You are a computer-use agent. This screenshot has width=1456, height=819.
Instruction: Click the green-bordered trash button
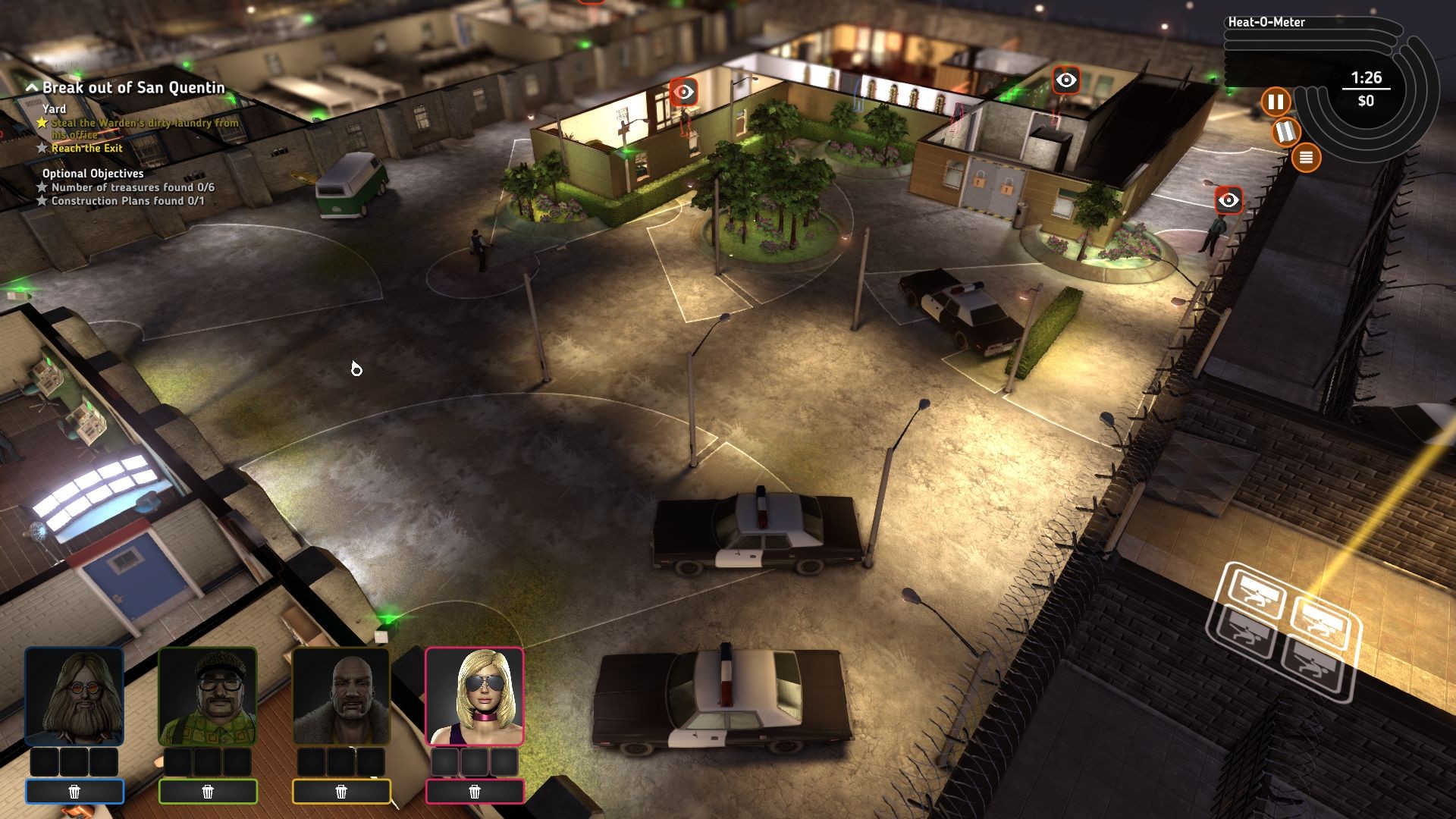(208, 792)
